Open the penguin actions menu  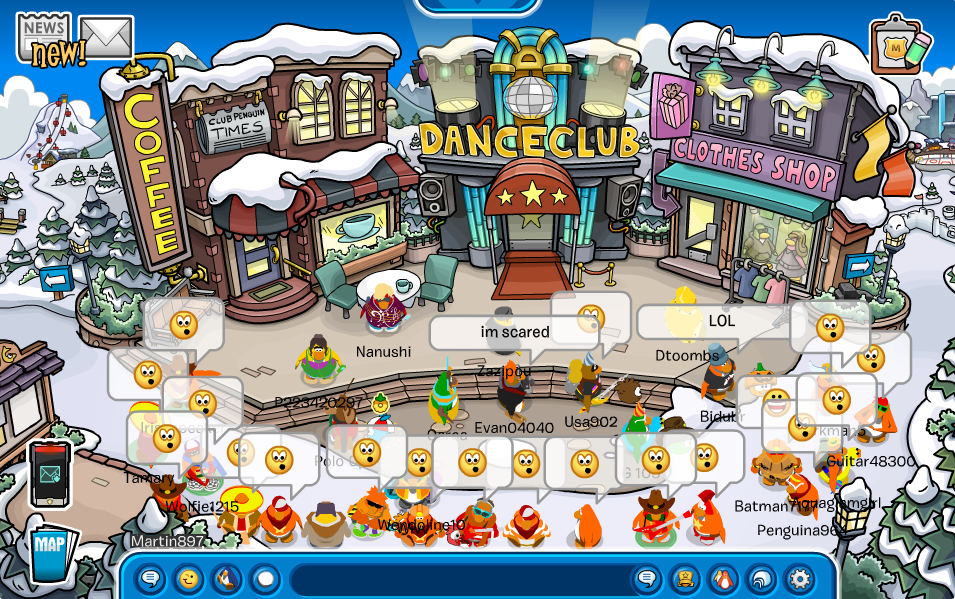pyautogui.click(x=226, y=578)
